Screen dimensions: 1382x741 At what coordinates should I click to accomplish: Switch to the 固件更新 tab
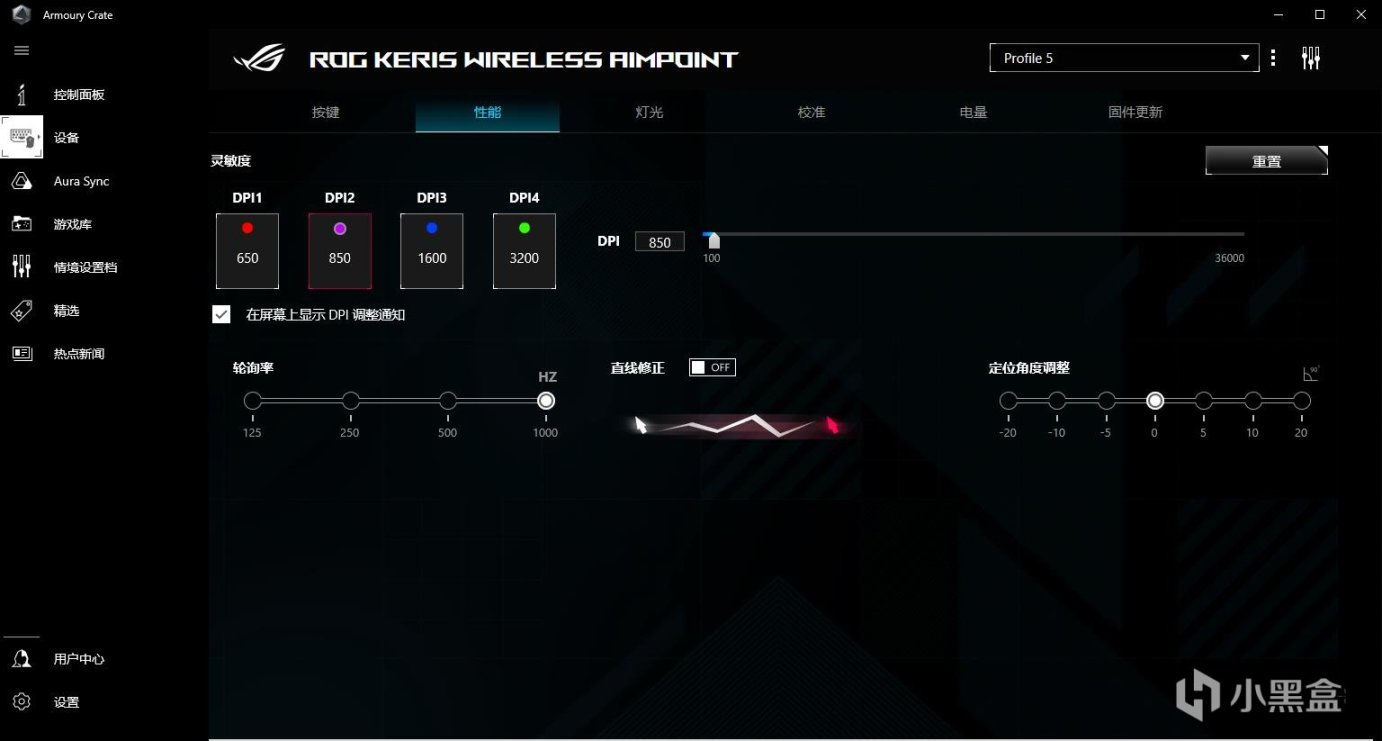(x=1135, y=112)
